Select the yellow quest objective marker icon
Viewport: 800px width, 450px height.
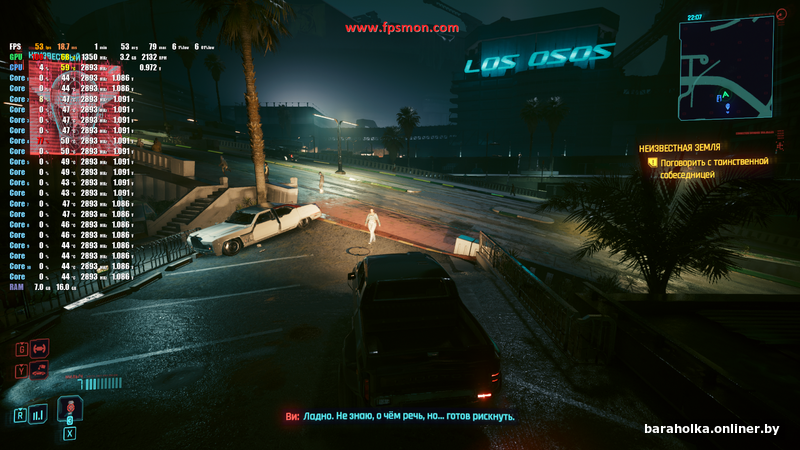[x=652, y=160]
